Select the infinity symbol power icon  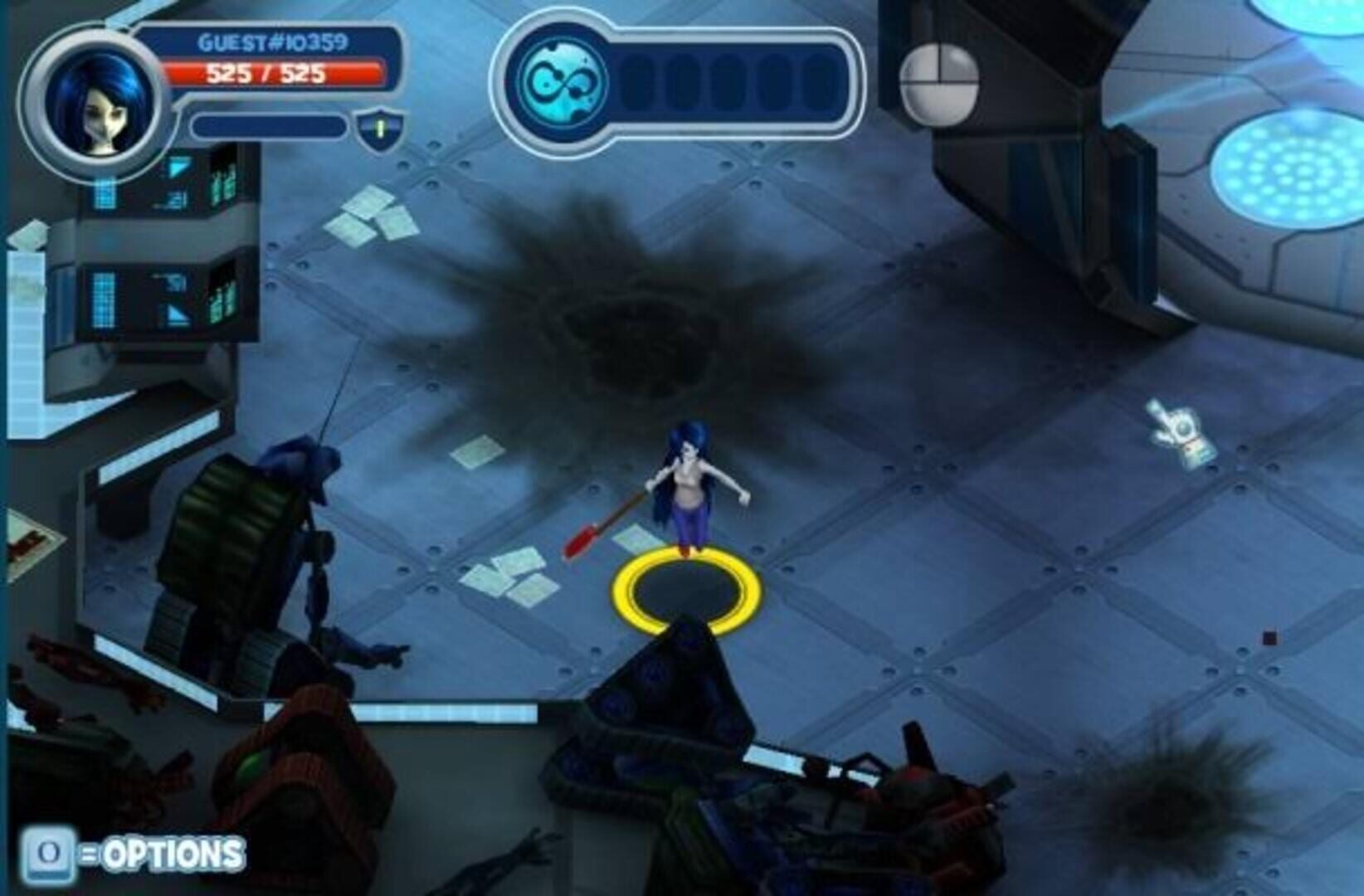coord(563,82)
